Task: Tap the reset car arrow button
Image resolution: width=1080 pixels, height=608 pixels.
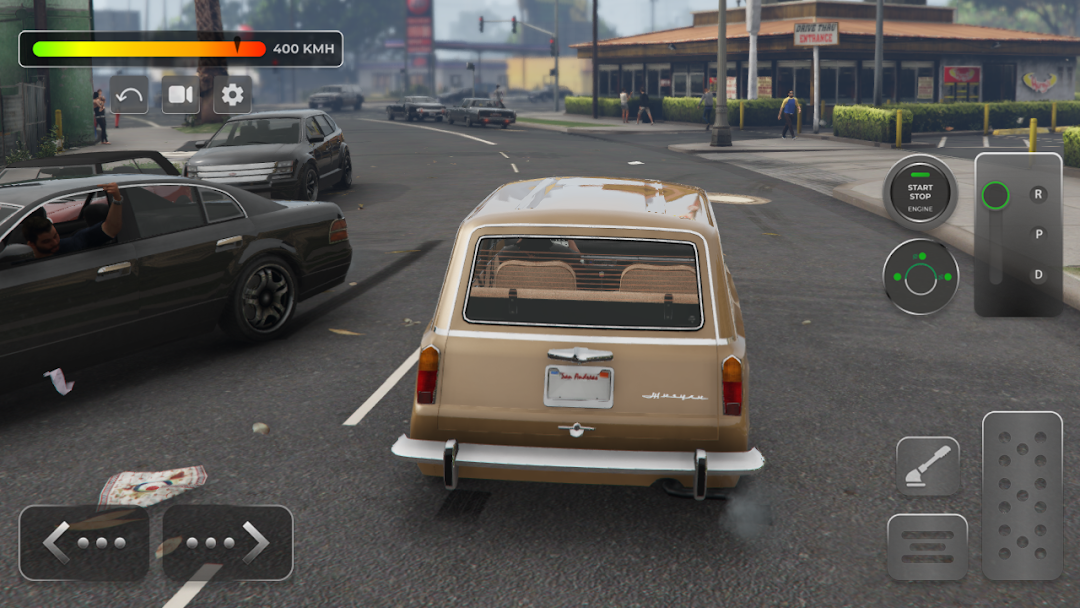Action: [129, 95]
